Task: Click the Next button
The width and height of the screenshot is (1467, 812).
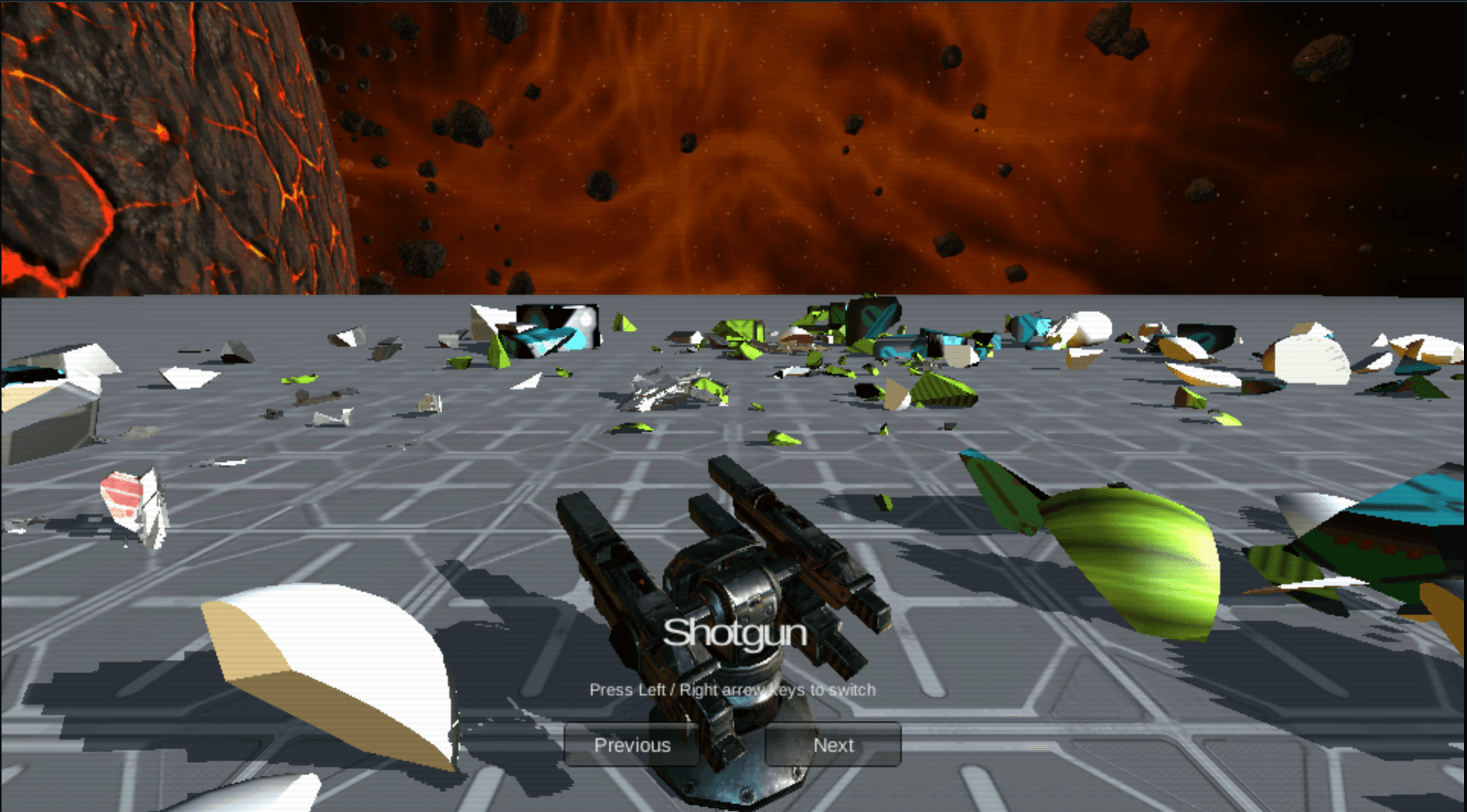Action: [833, 745]
